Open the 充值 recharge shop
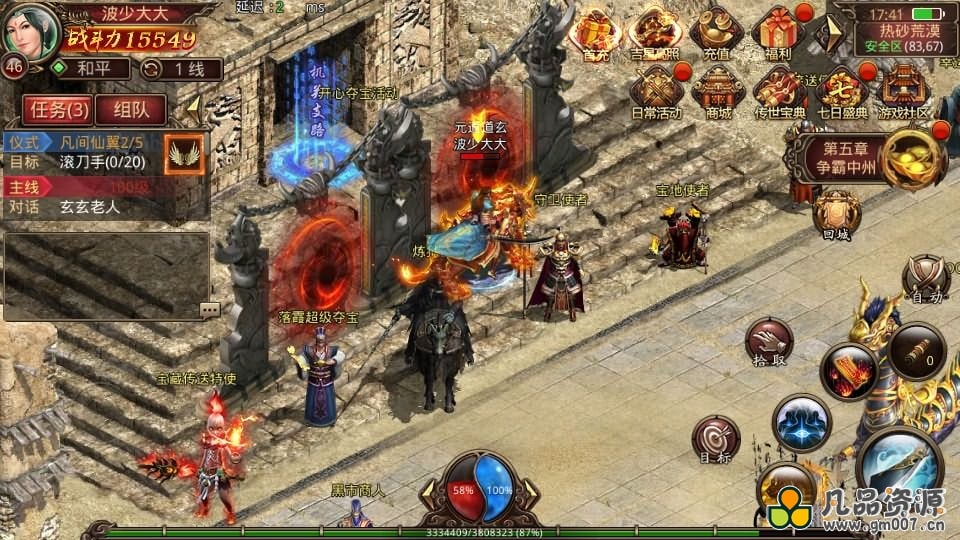Screen dimensions: 960x540 pos(716,33)
